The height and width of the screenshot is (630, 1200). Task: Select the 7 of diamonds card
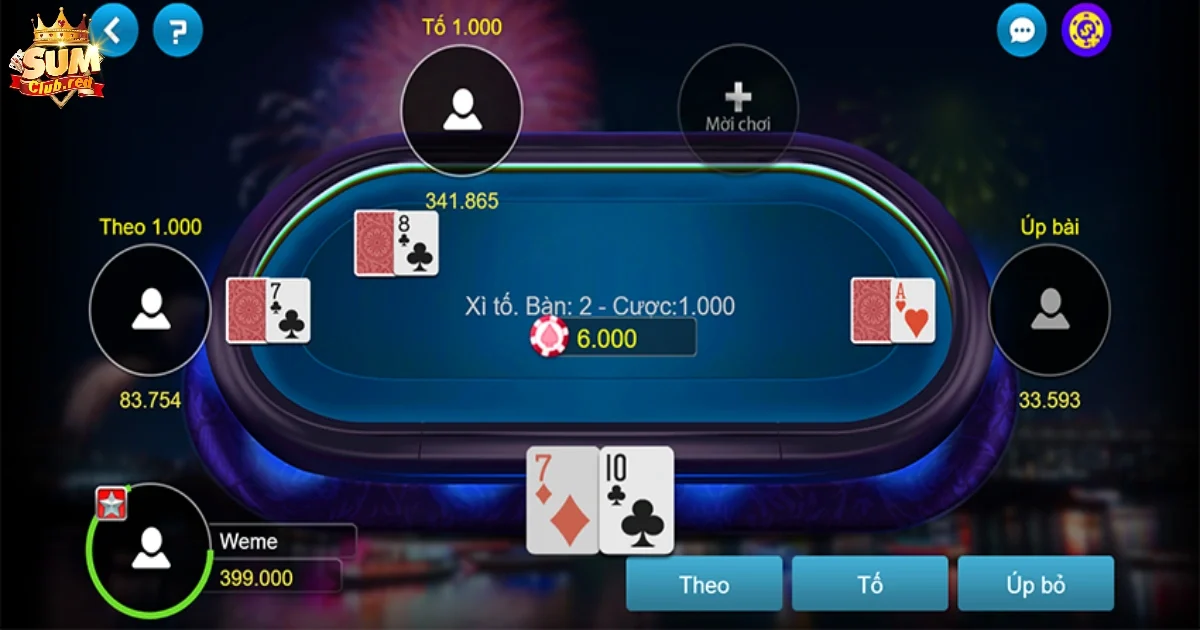pyautogui.click(x=562, y=500)
